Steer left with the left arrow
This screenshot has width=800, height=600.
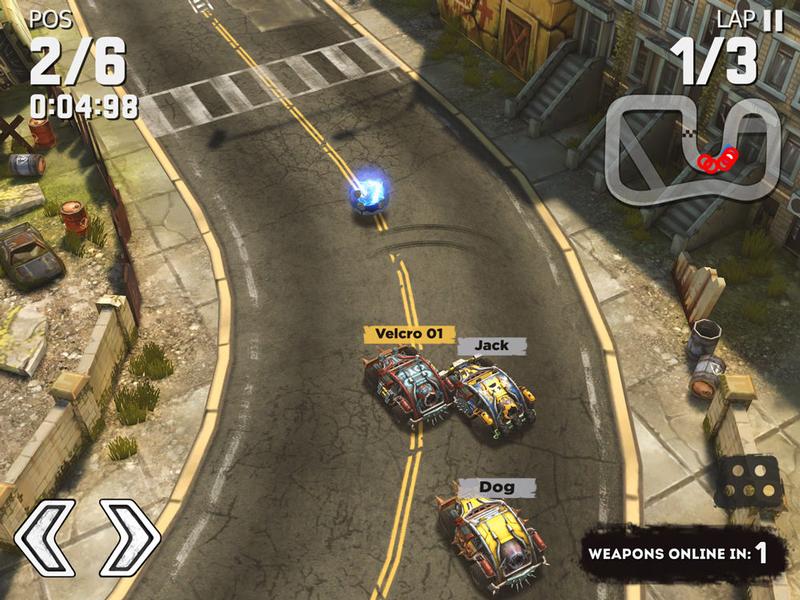(45, 539)
